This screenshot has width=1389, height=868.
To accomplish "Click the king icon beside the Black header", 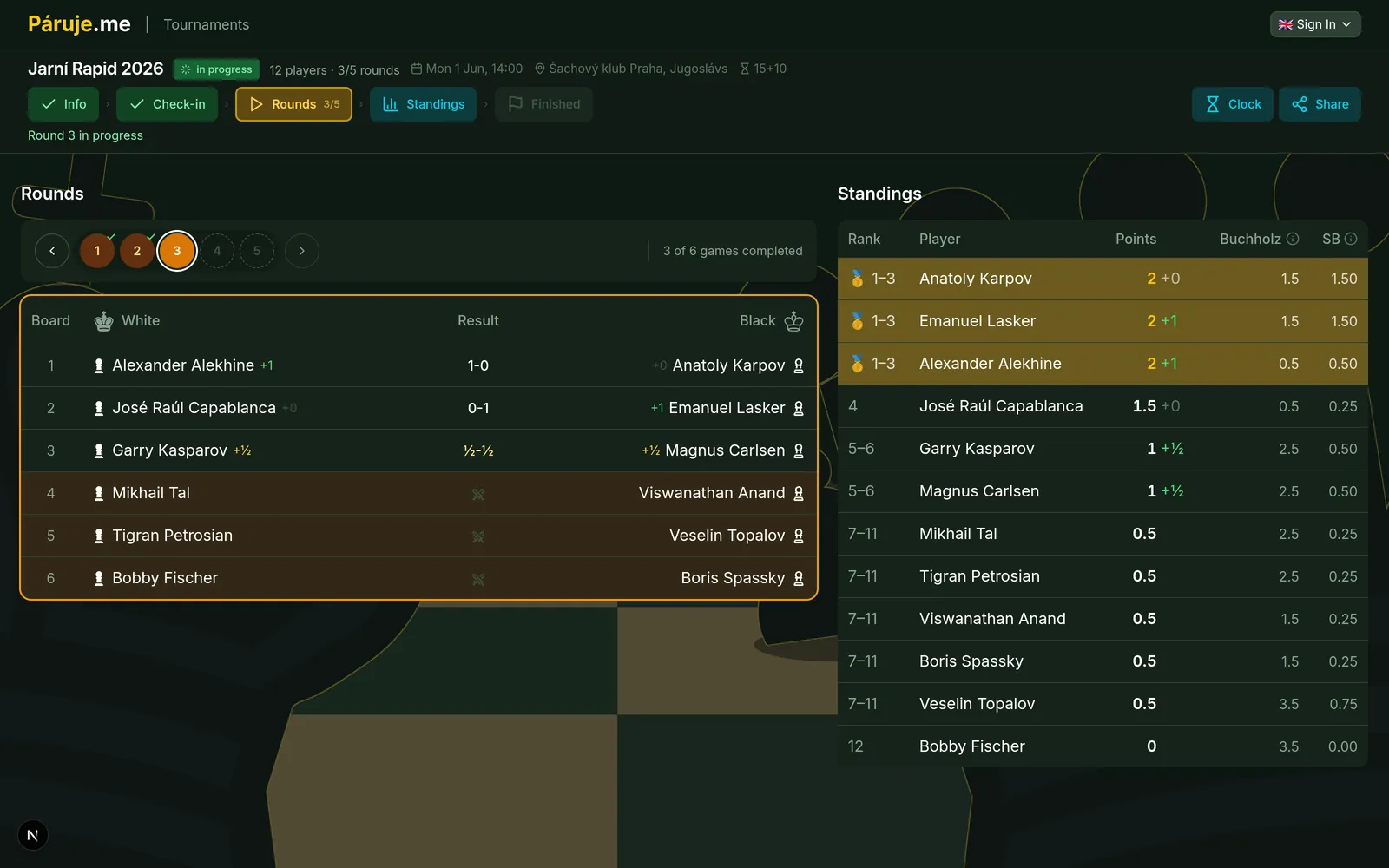I will pyautogui.click(x=793, y=320).
